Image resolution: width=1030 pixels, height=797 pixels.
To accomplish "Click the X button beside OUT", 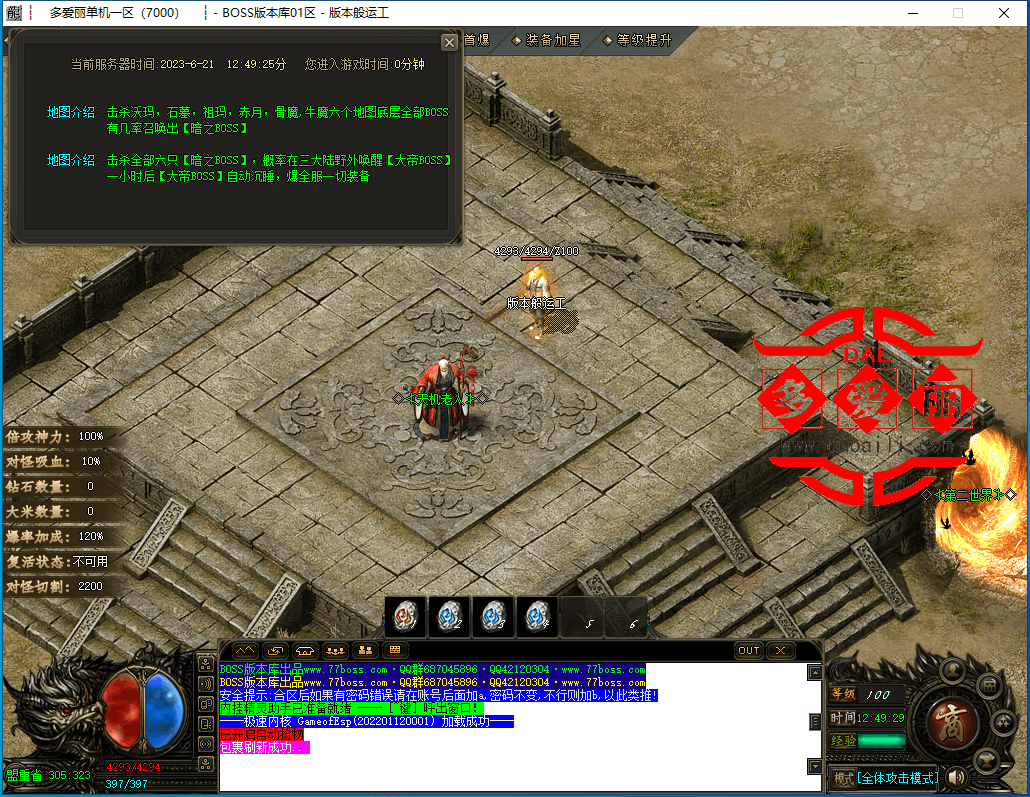I will [x=780, y=650].
